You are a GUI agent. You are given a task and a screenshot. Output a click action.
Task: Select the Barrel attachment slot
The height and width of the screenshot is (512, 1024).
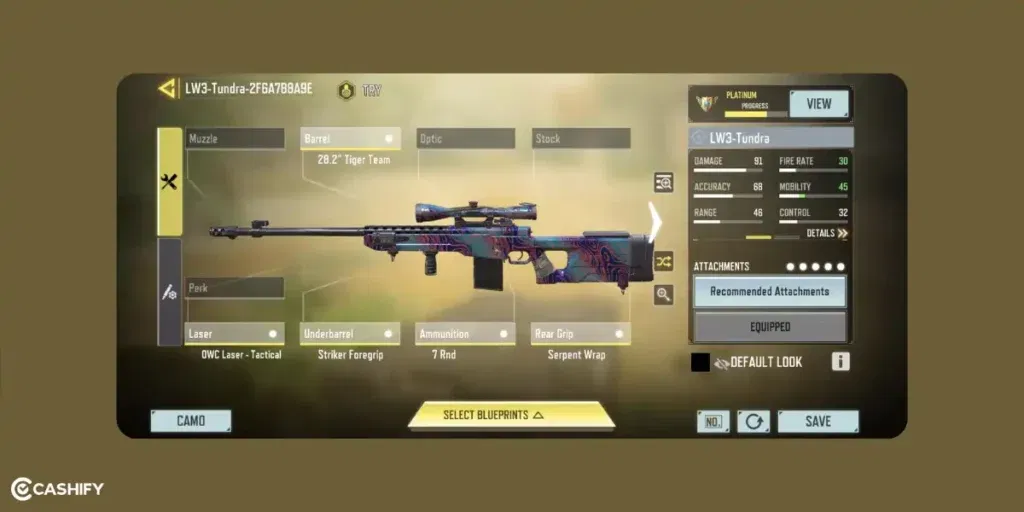[x=350, y=139]
